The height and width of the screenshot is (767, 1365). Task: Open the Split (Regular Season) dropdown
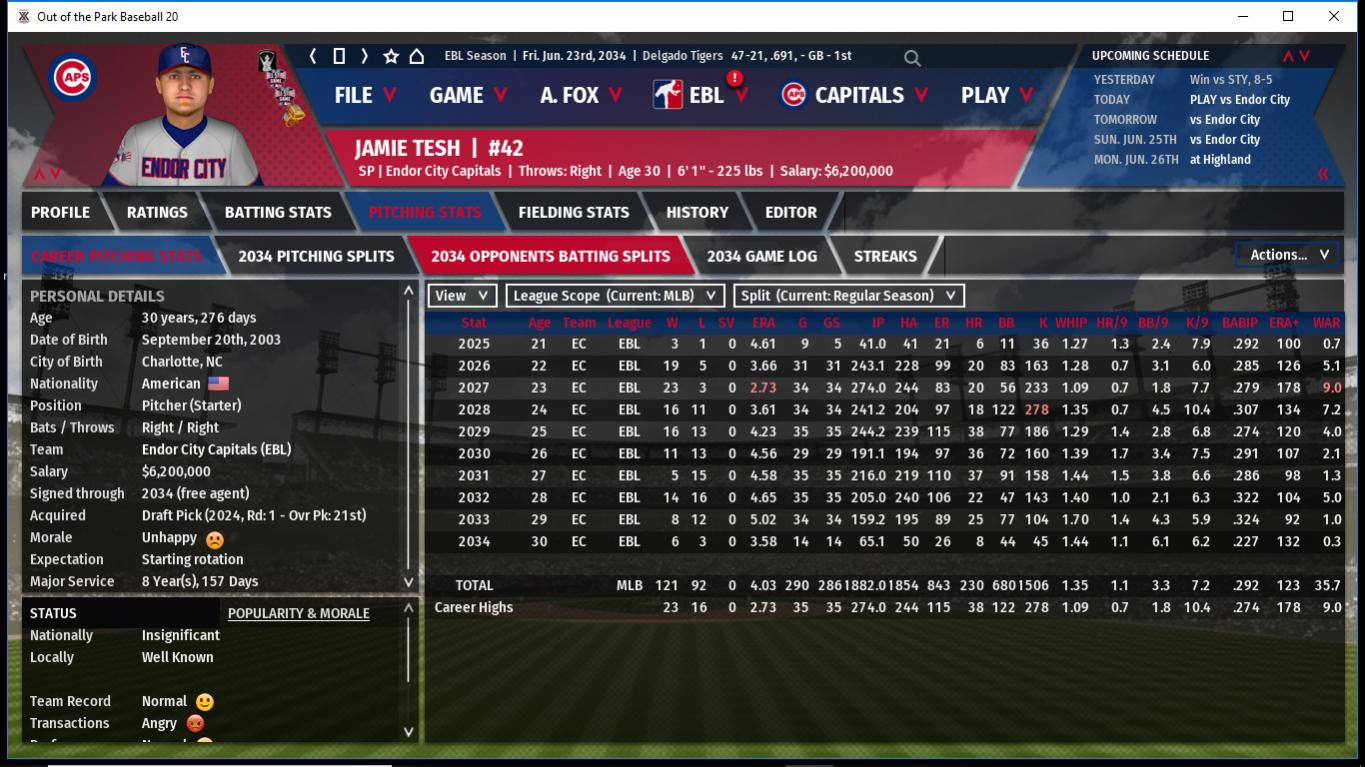click(849, 295)
